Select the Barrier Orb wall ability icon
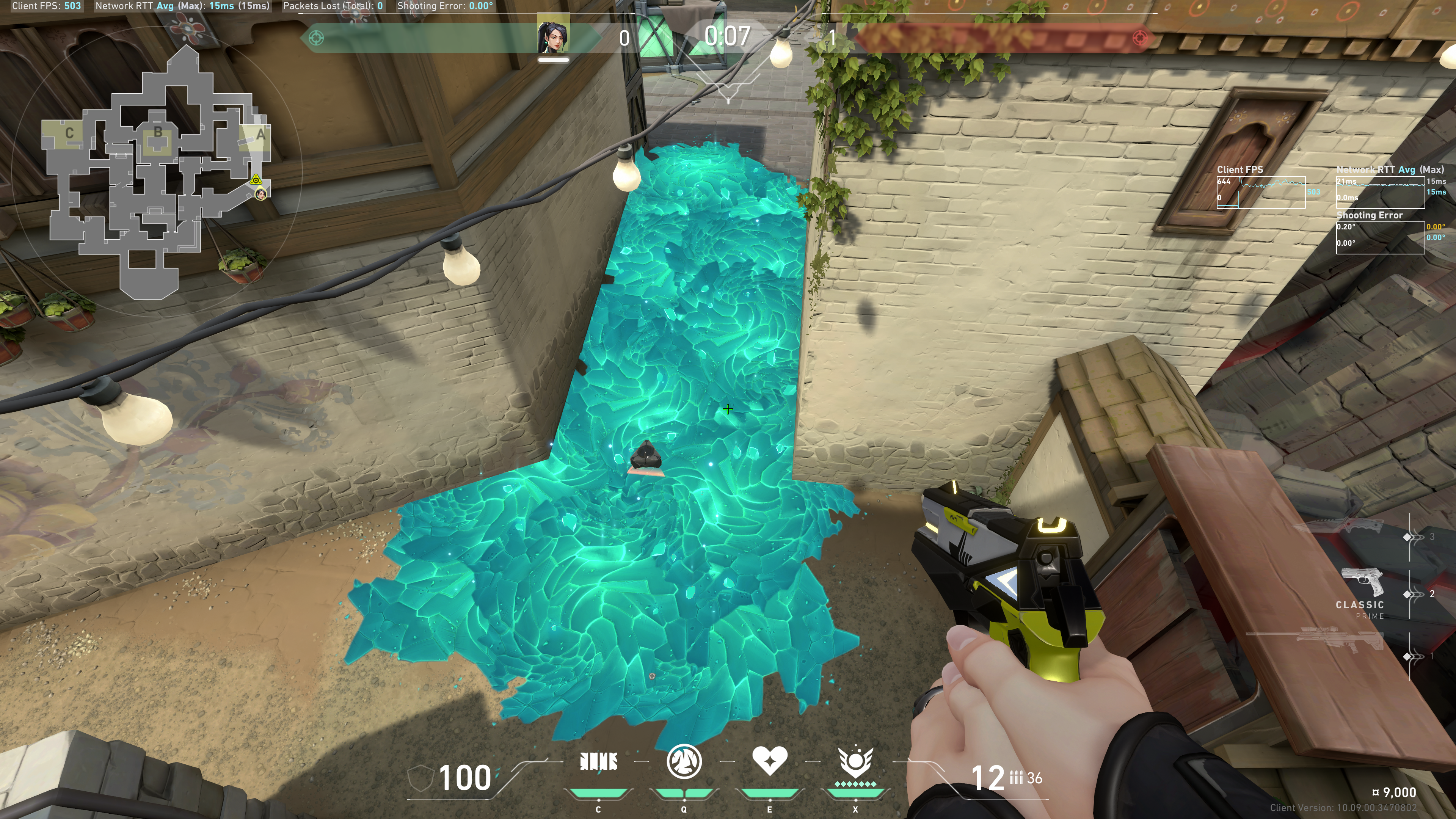This screenshot has width=1456, height=819. coord(598,762)
